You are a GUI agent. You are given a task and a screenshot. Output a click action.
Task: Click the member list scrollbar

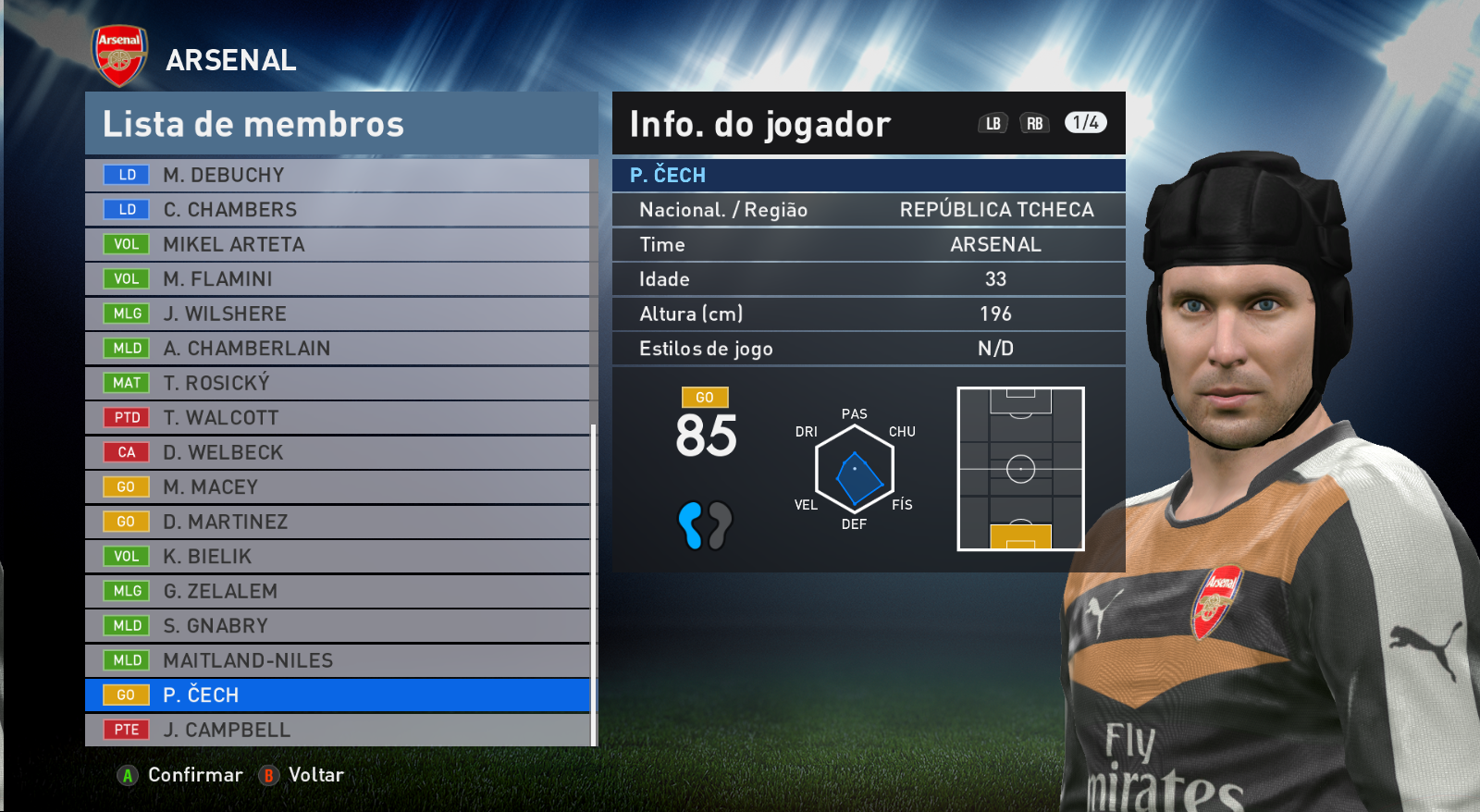pyautogui.click(x=593, y=584)
